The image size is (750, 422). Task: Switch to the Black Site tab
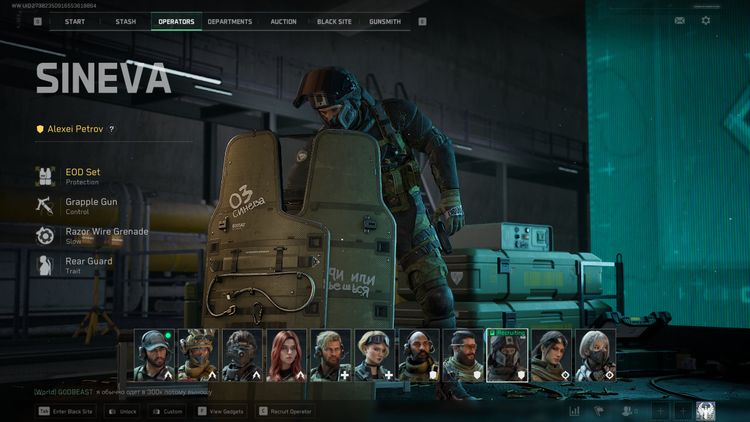click(333, 21)
